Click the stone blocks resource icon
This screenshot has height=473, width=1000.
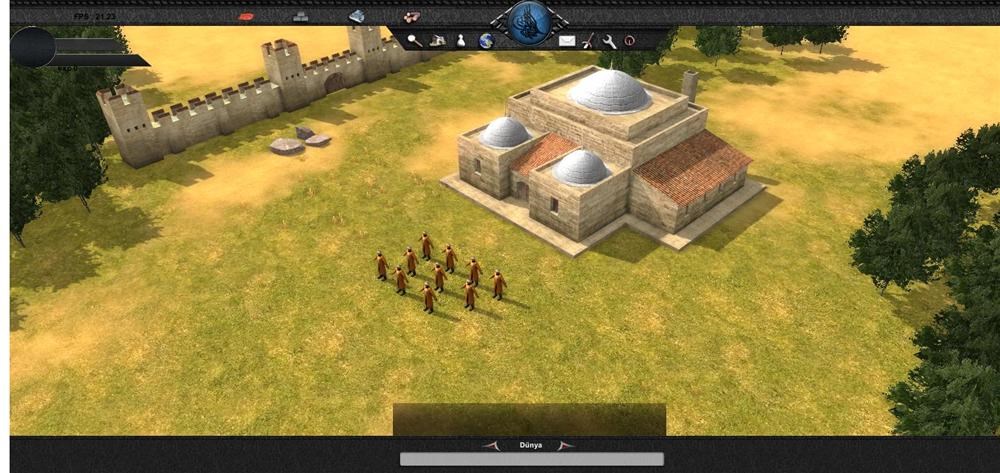pyautogui.click(x=301, y=17)
